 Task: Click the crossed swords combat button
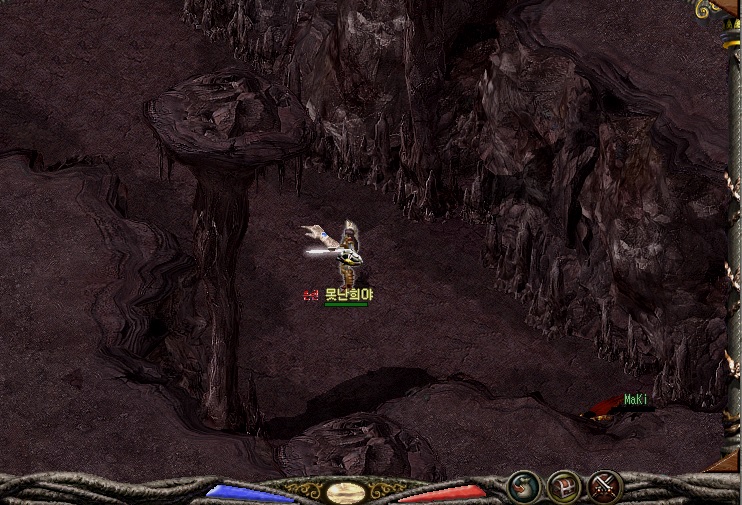pos(605,486)
